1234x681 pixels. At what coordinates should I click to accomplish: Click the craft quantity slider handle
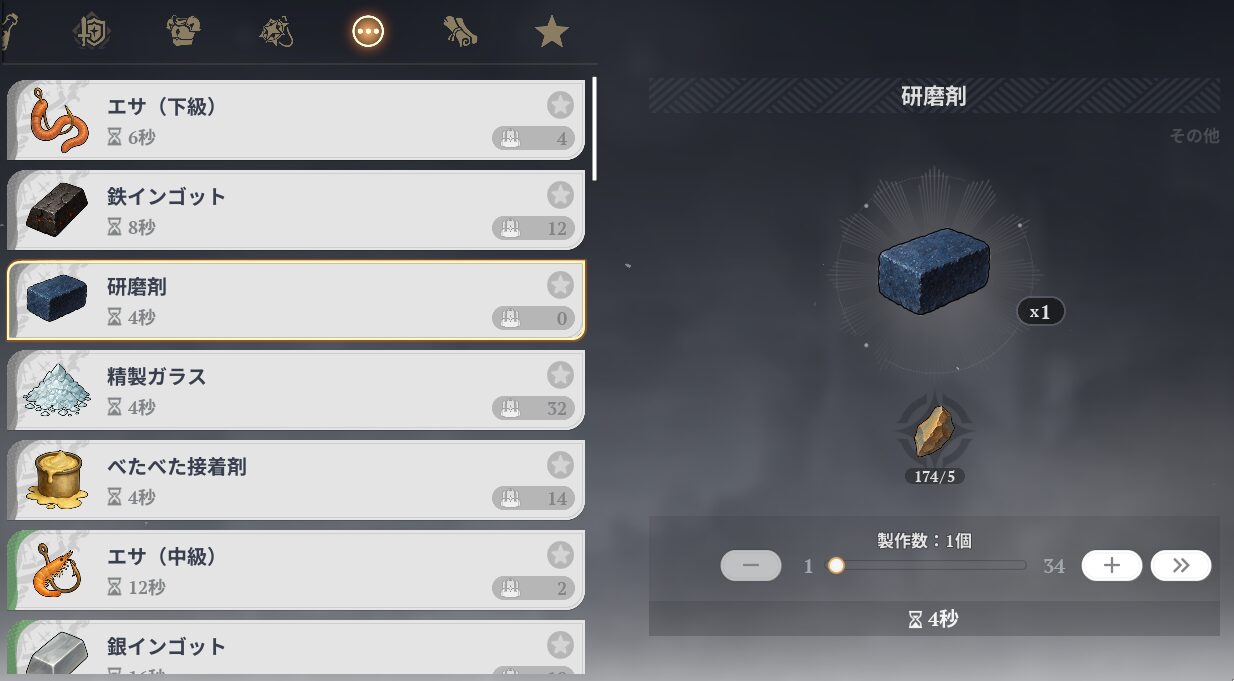[x=836, y=565]
